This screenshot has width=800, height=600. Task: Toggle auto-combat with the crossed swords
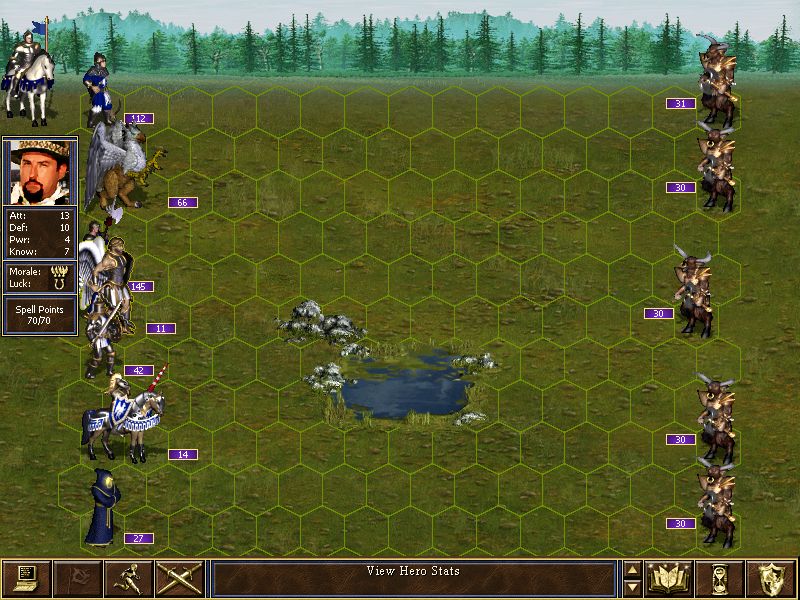coord(179,578)
